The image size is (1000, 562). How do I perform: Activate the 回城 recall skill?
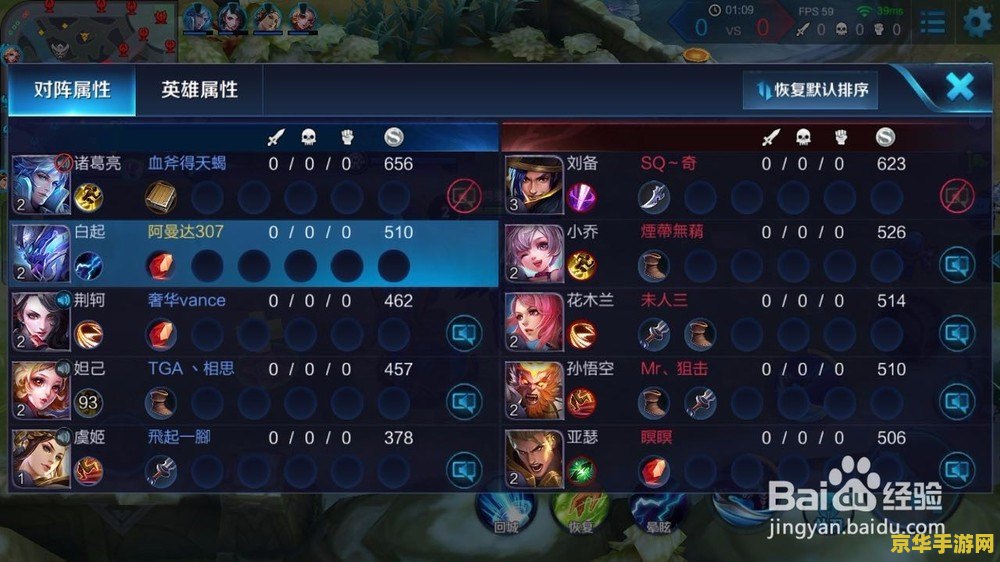[504, 510]
